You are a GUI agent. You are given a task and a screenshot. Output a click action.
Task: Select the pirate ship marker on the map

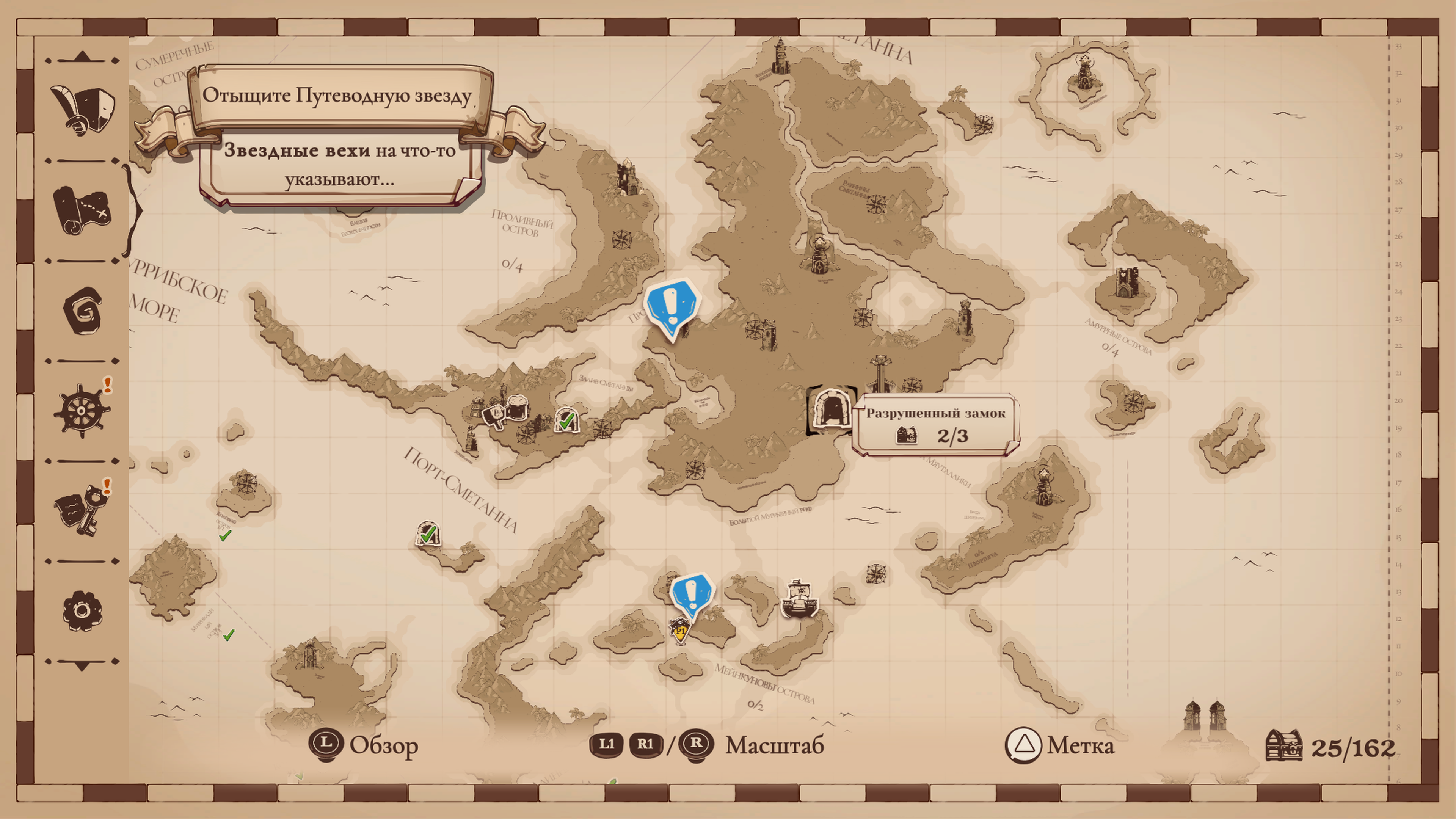coord(798,600)
